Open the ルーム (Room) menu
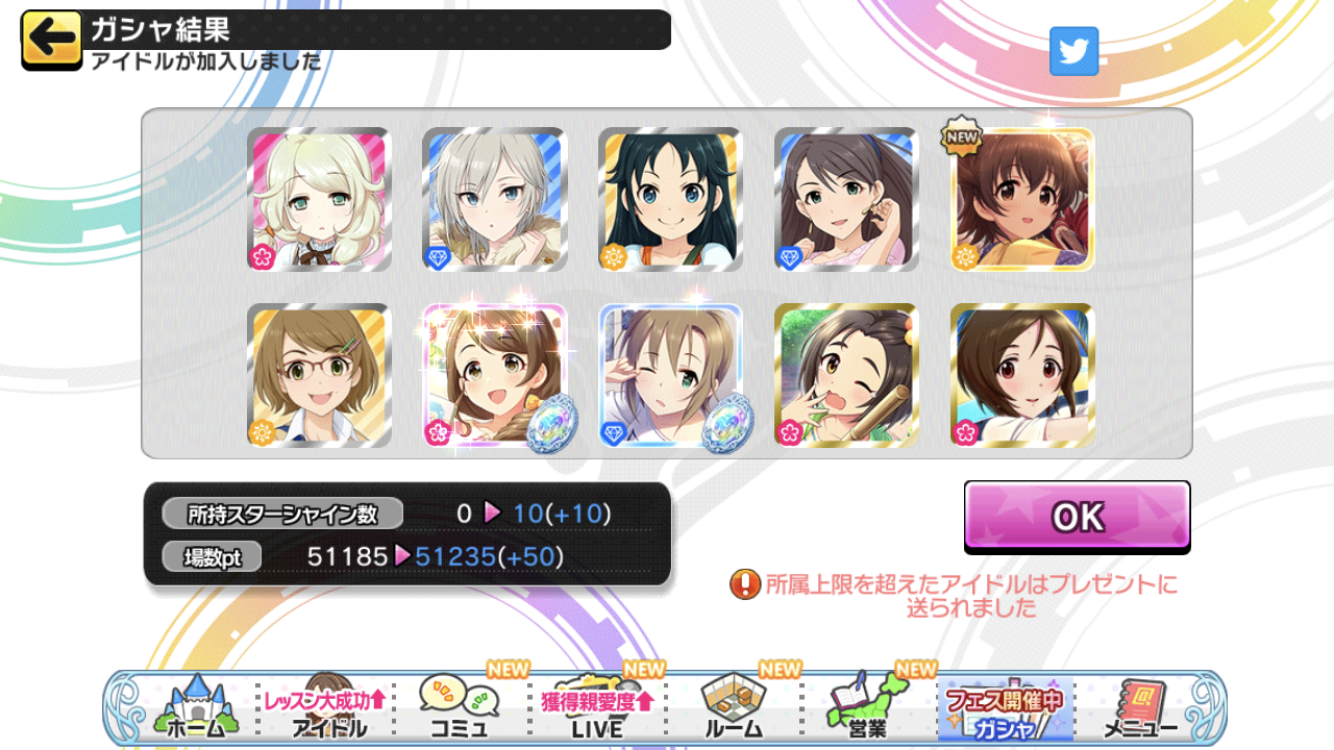This screenshot has width=1334, height=750. click(732, 708)
